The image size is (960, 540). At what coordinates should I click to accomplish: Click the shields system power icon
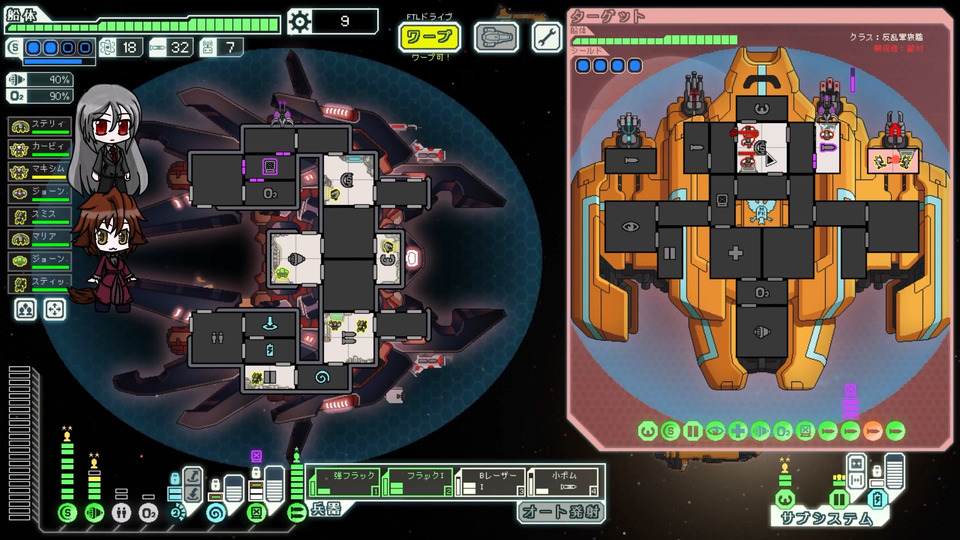click(x=67, y=513)
